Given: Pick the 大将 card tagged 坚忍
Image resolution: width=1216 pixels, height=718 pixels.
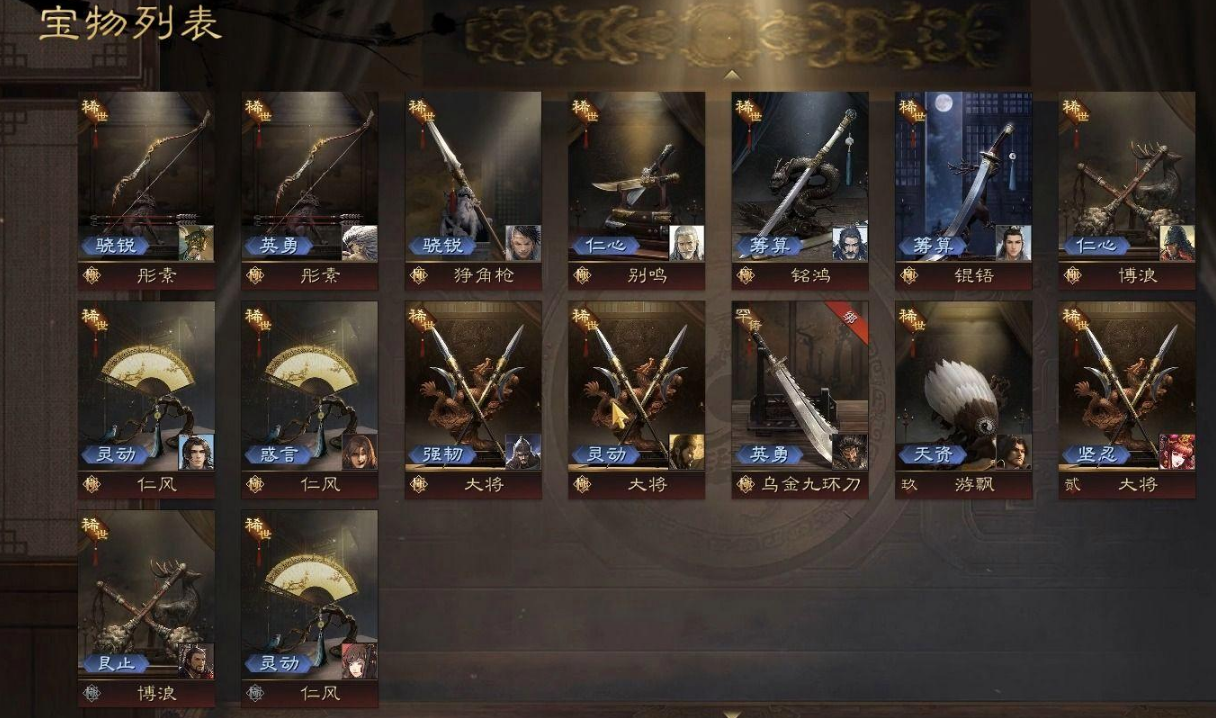Looking at the screenshot, I should (1127, 390).
